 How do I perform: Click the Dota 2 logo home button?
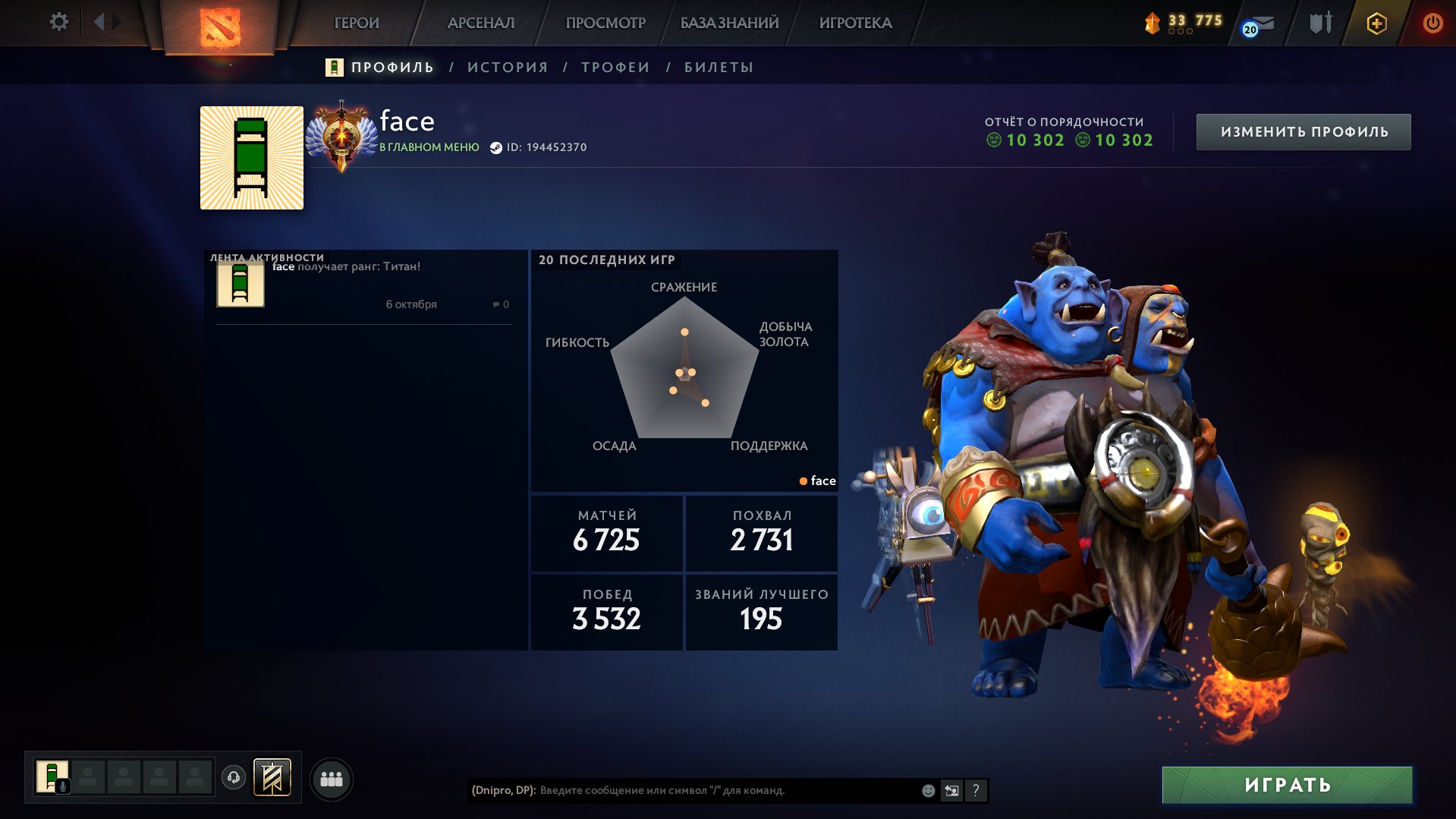pyautogui.click(x=219, y=27)
